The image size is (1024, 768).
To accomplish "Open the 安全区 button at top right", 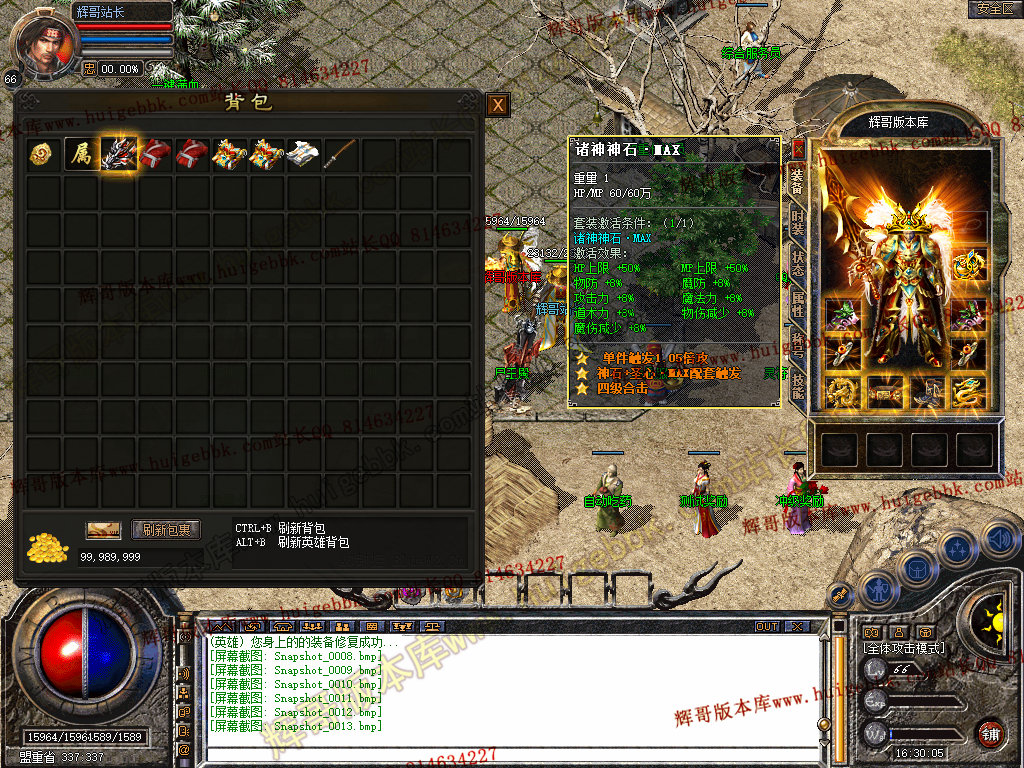I will point(995,9).
